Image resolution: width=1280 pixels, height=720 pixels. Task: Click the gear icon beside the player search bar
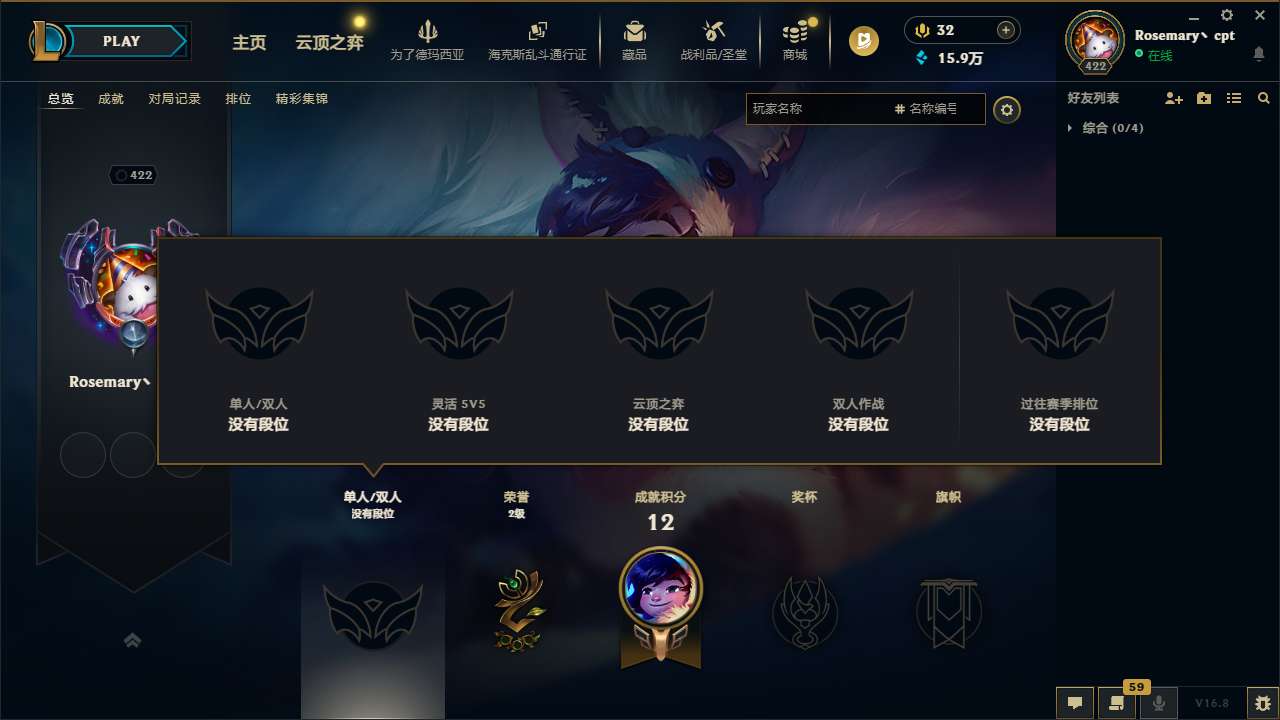(x=1007, y=110)
